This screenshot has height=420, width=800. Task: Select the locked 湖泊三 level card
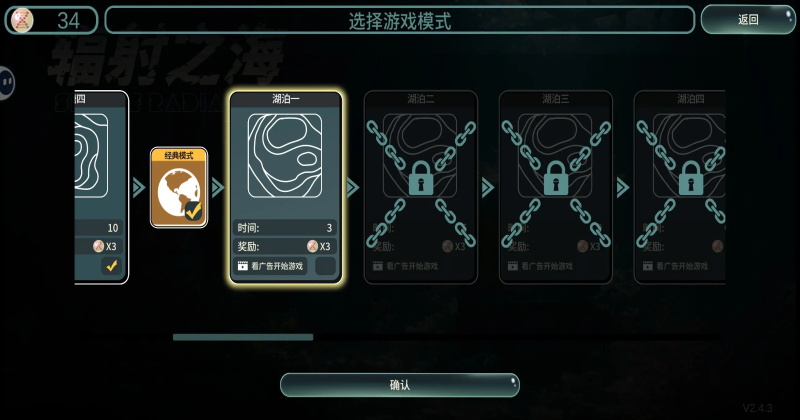click(556, 185)
